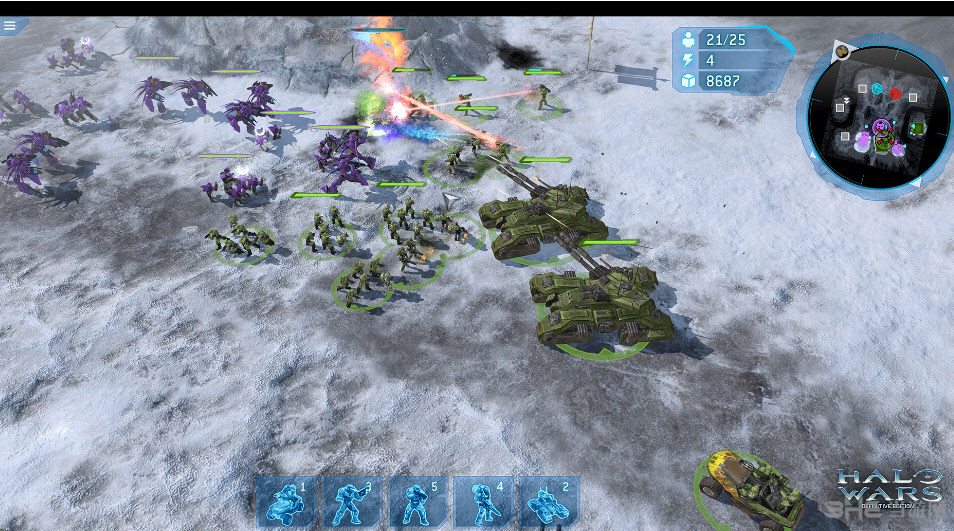Open the hamburger menu button
The width and height of the screenshot is (954, 531).
click(x=10, y=26)
